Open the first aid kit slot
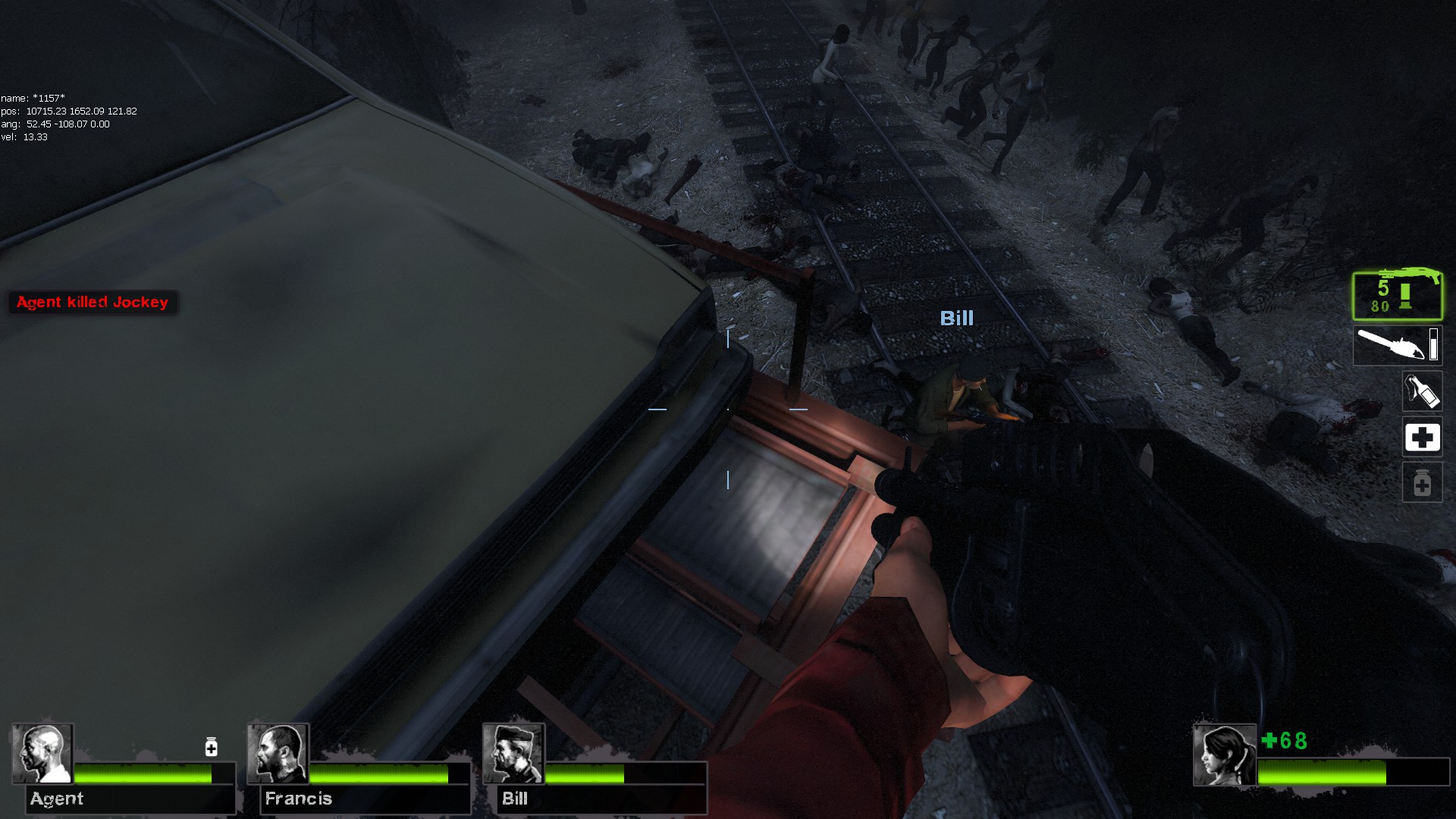Viewport: 1456px width, 819px height. pos(1423,438)
